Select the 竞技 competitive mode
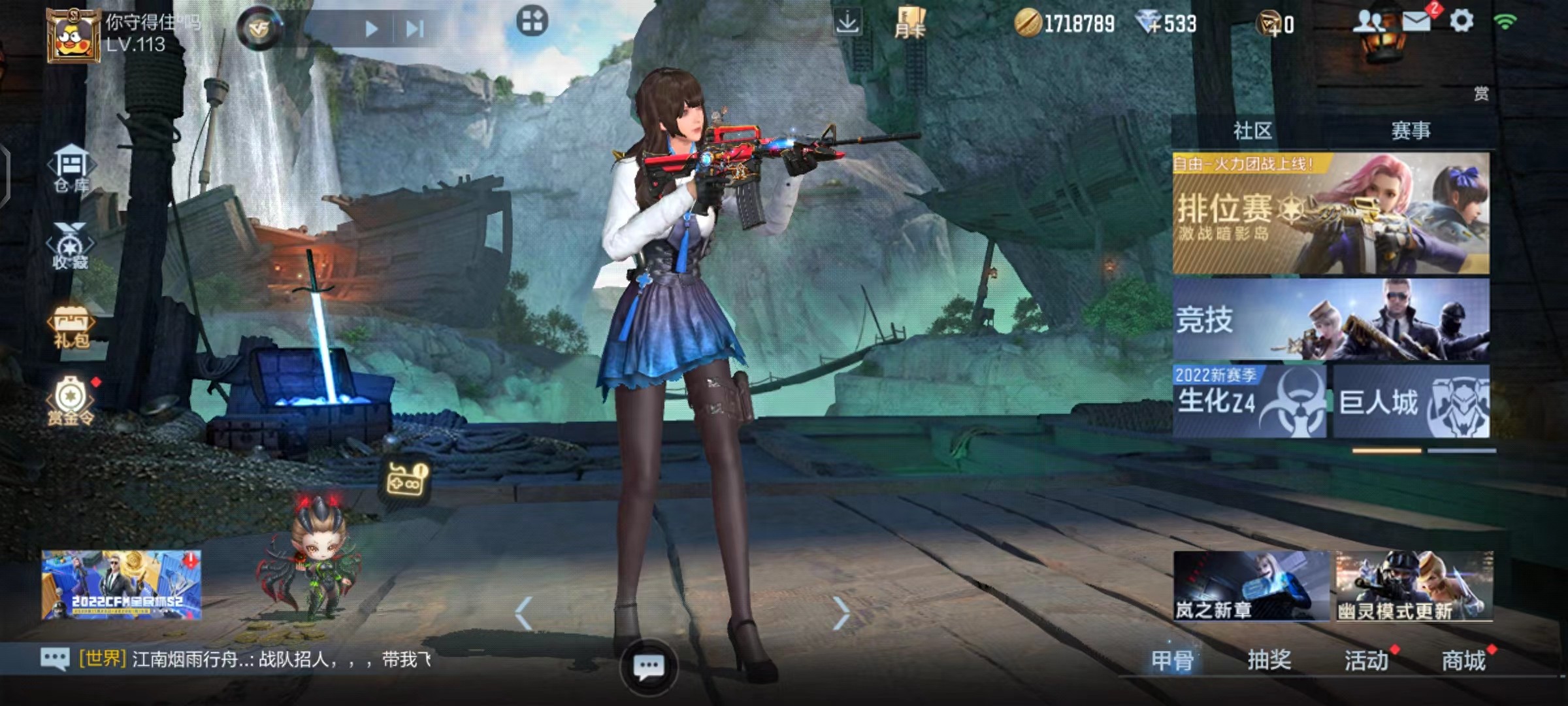This screenshot has height=706, width=1568. [1331, 320]
